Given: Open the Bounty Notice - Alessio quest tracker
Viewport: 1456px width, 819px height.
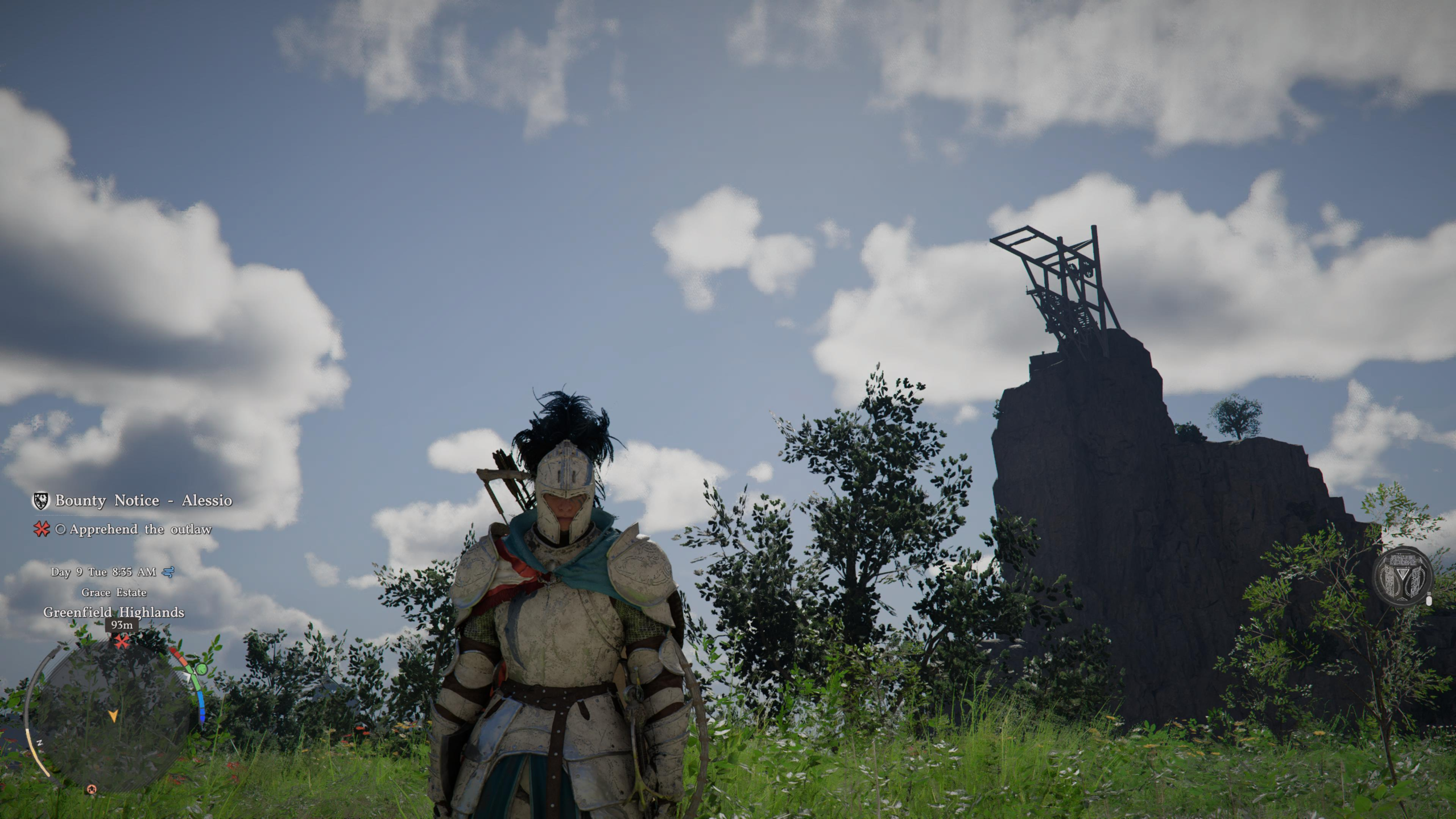Looking at the screenshot, I should tap(143, 500).
